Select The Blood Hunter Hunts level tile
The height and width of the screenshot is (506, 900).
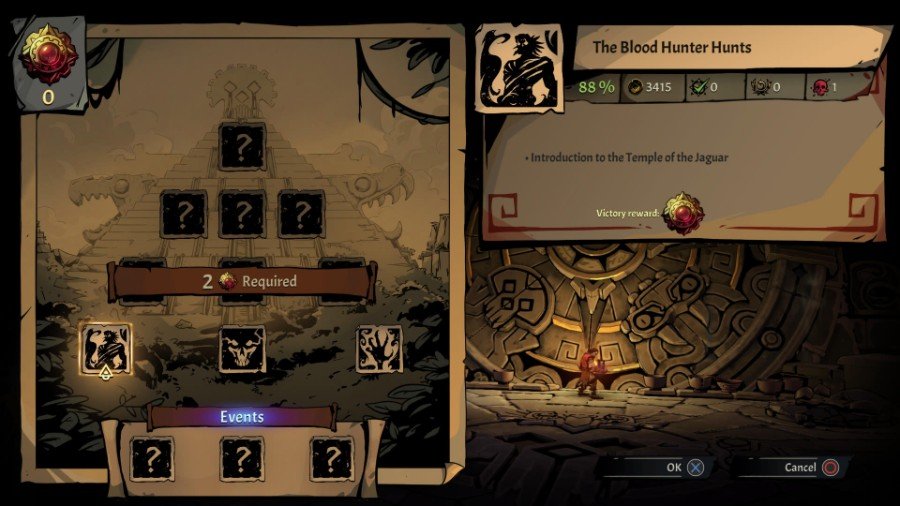tap(105, 348)
